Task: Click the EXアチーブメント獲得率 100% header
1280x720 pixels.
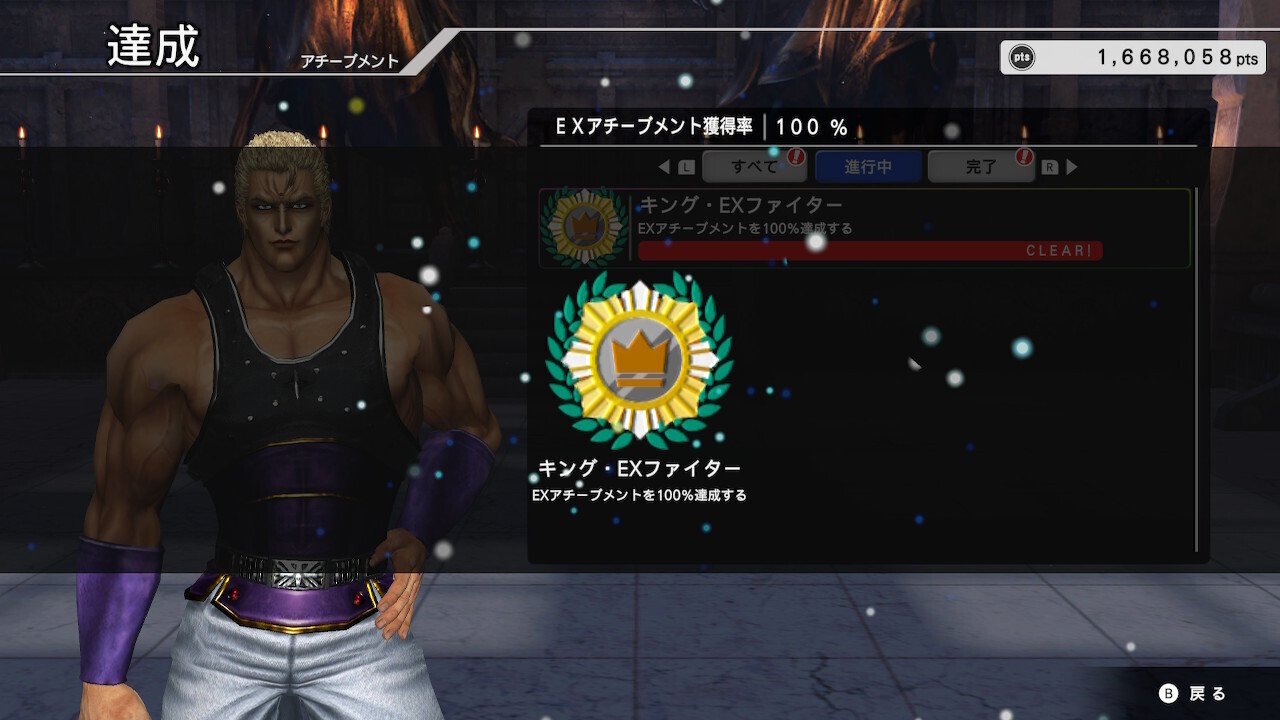Action: [700, 127]
